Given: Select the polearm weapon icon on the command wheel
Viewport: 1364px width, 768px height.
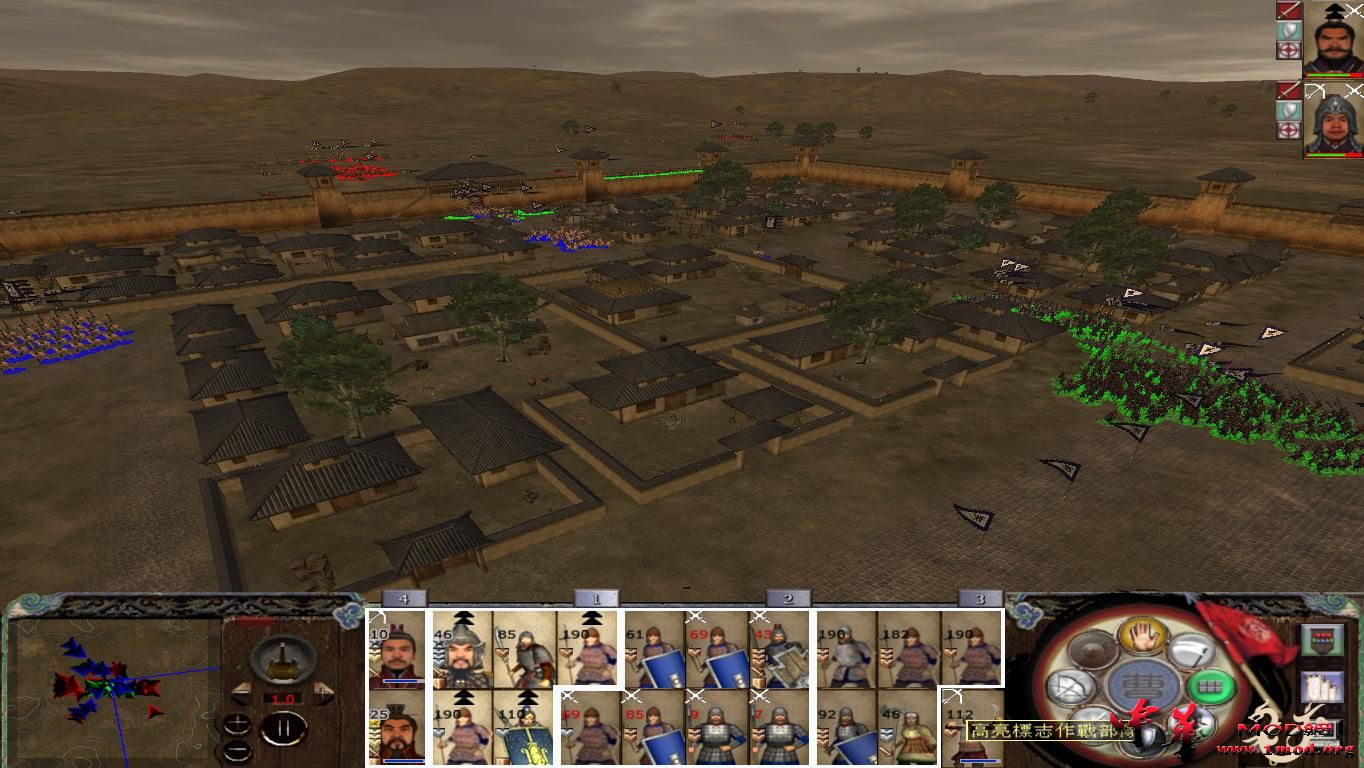Looking at the screenshot, I should click(x=1194, y=652).
